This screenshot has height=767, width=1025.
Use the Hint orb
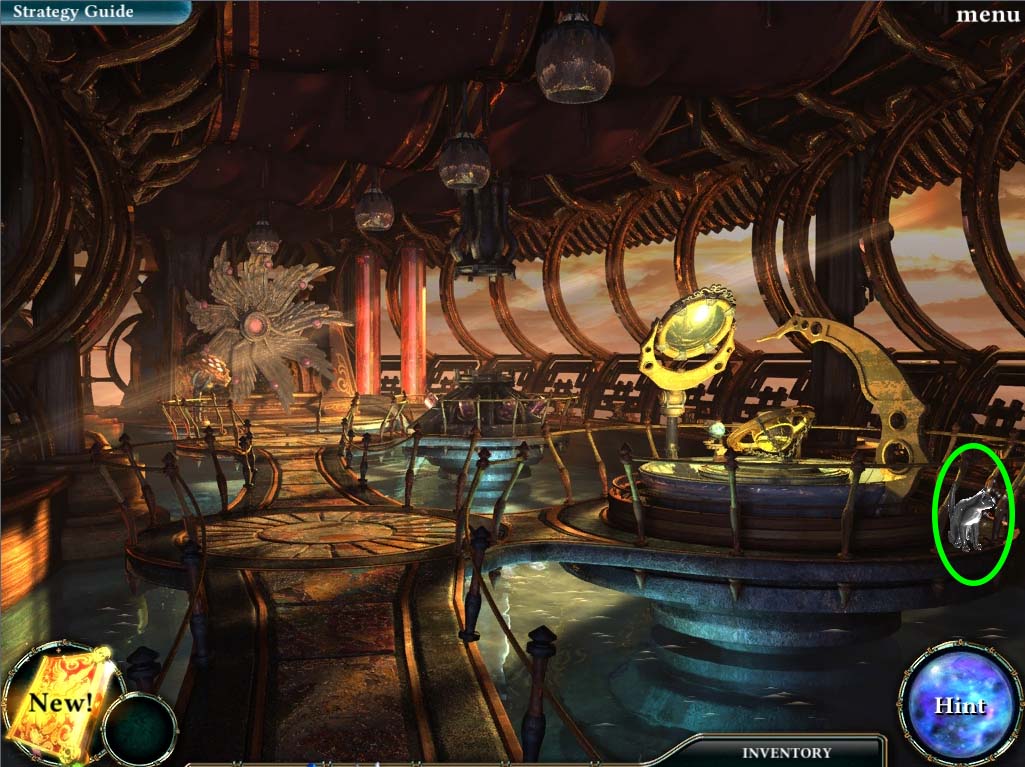(x=958, y=704)
